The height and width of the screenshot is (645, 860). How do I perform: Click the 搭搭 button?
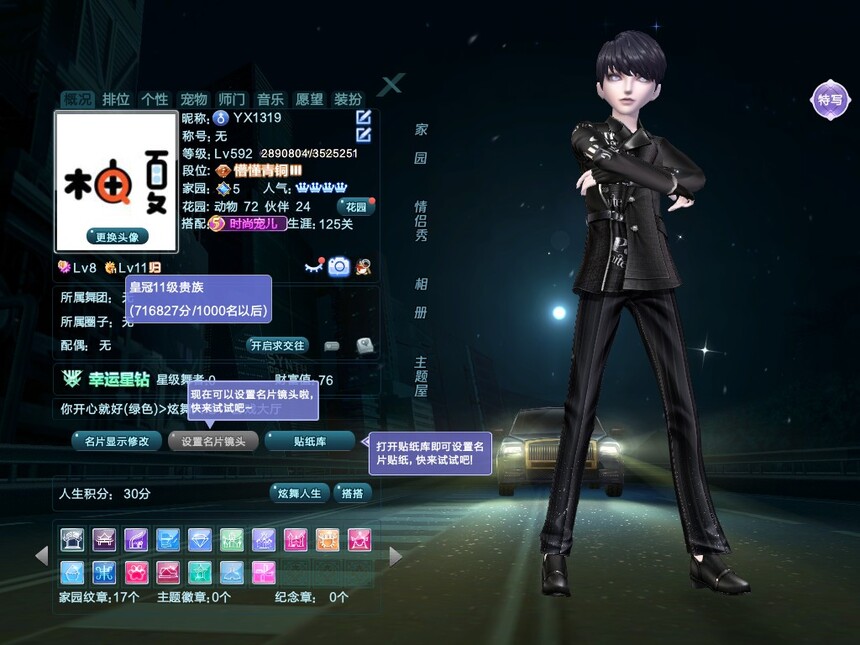pyautogui.click(x=352, y=493)
